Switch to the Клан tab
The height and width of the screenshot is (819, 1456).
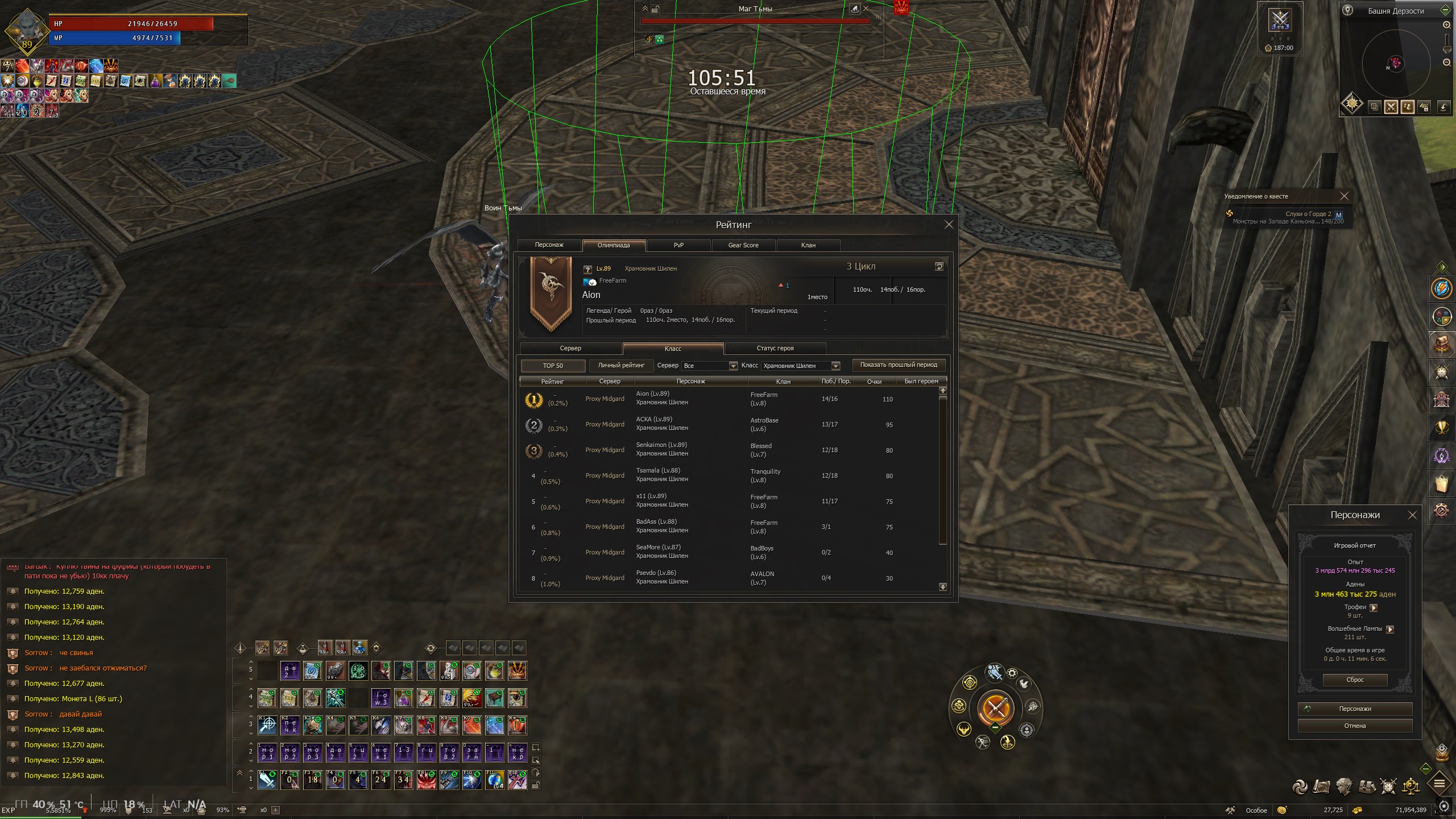(808, 245)
